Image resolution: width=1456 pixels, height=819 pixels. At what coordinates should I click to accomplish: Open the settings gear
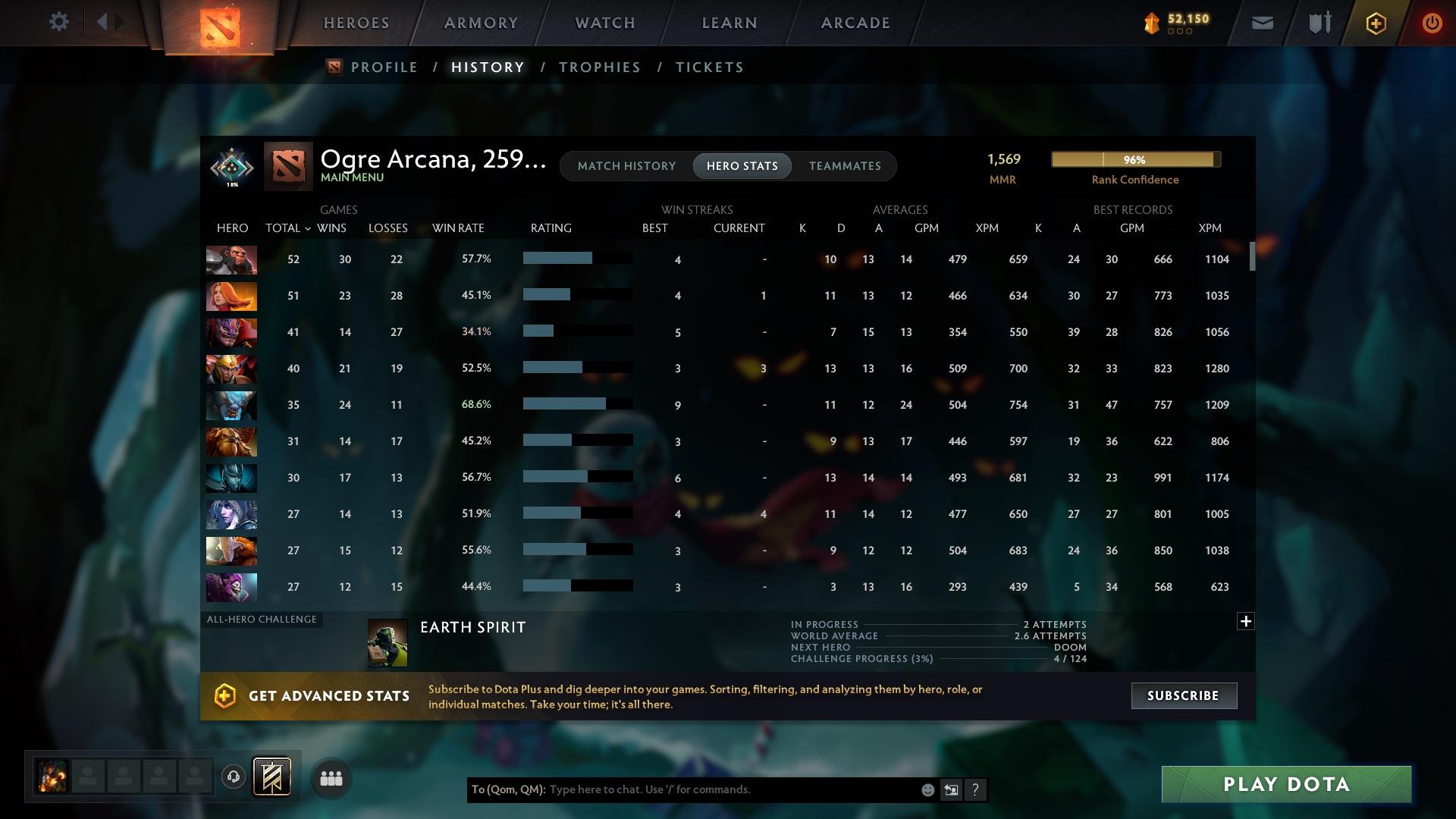[59, 22]
